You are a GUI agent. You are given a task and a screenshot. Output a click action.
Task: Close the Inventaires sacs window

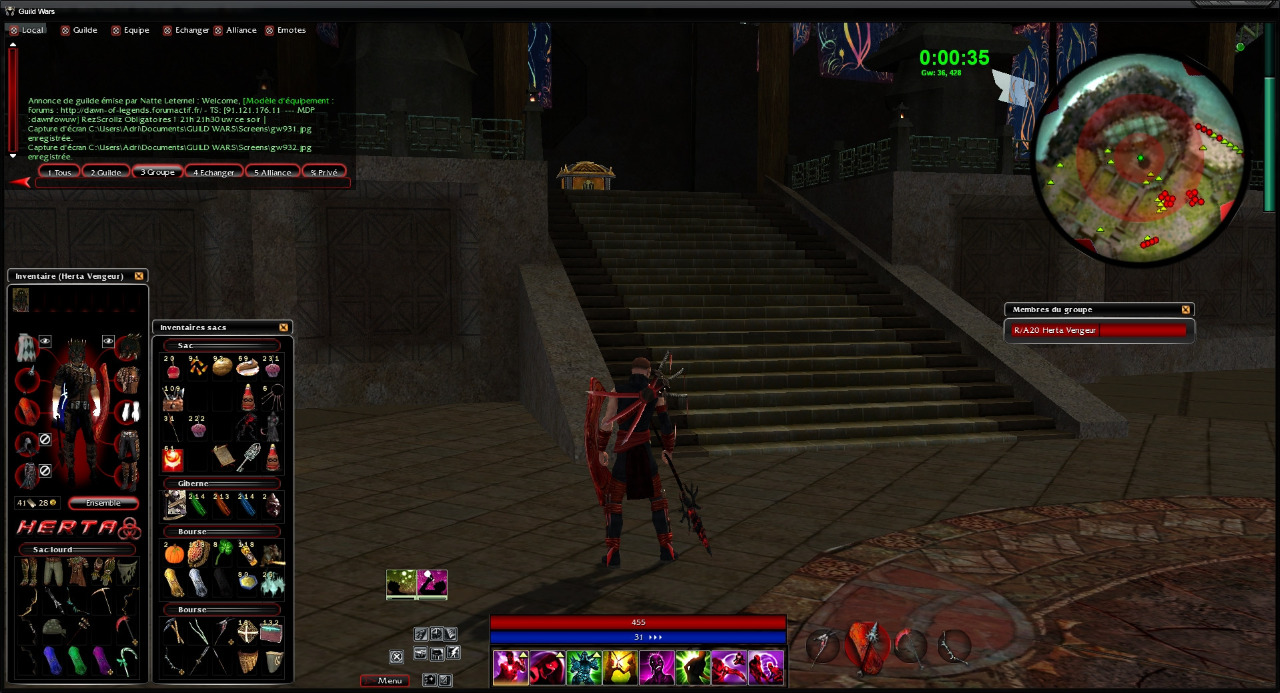coord(283,327)
